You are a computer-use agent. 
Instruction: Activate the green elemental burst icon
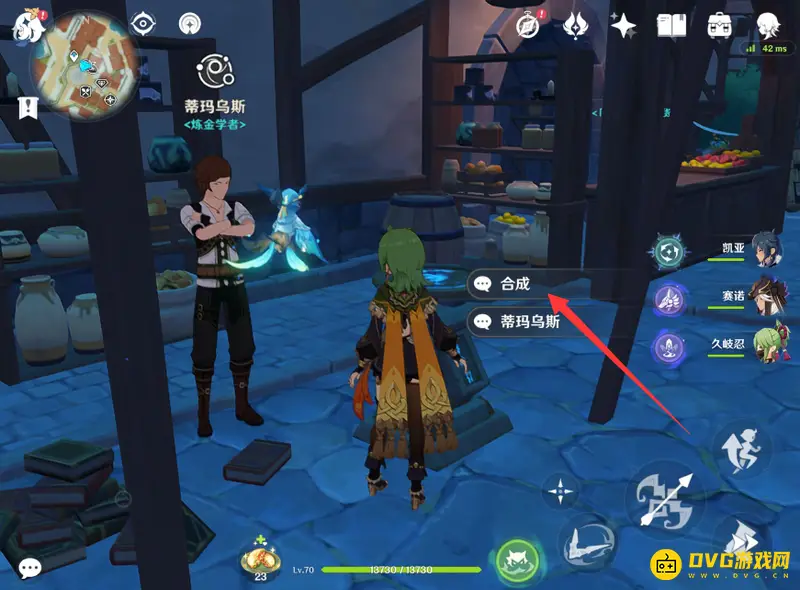click(518, 560)
